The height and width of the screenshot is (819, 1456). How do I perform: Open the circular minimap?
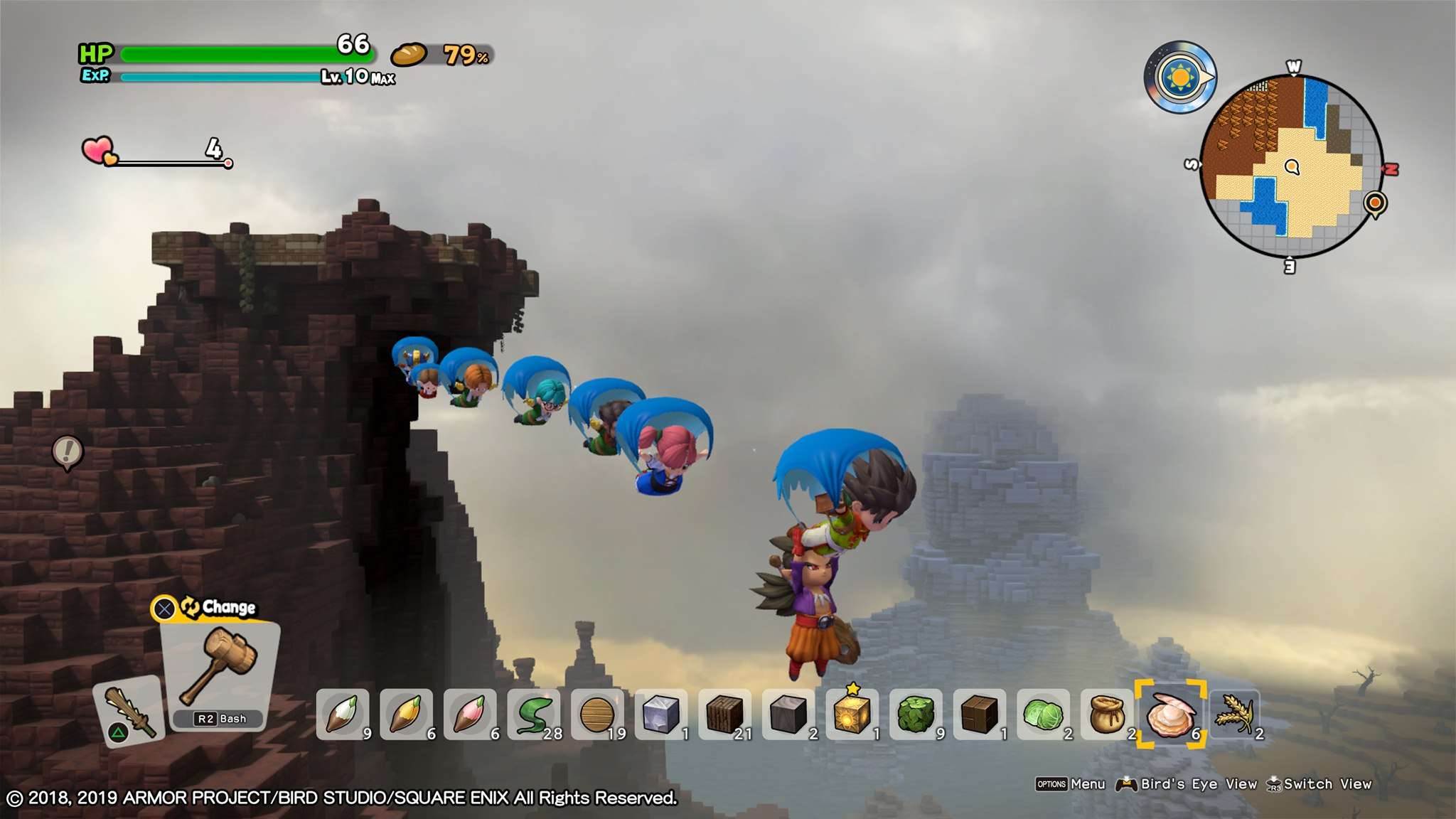point(1291,166)
